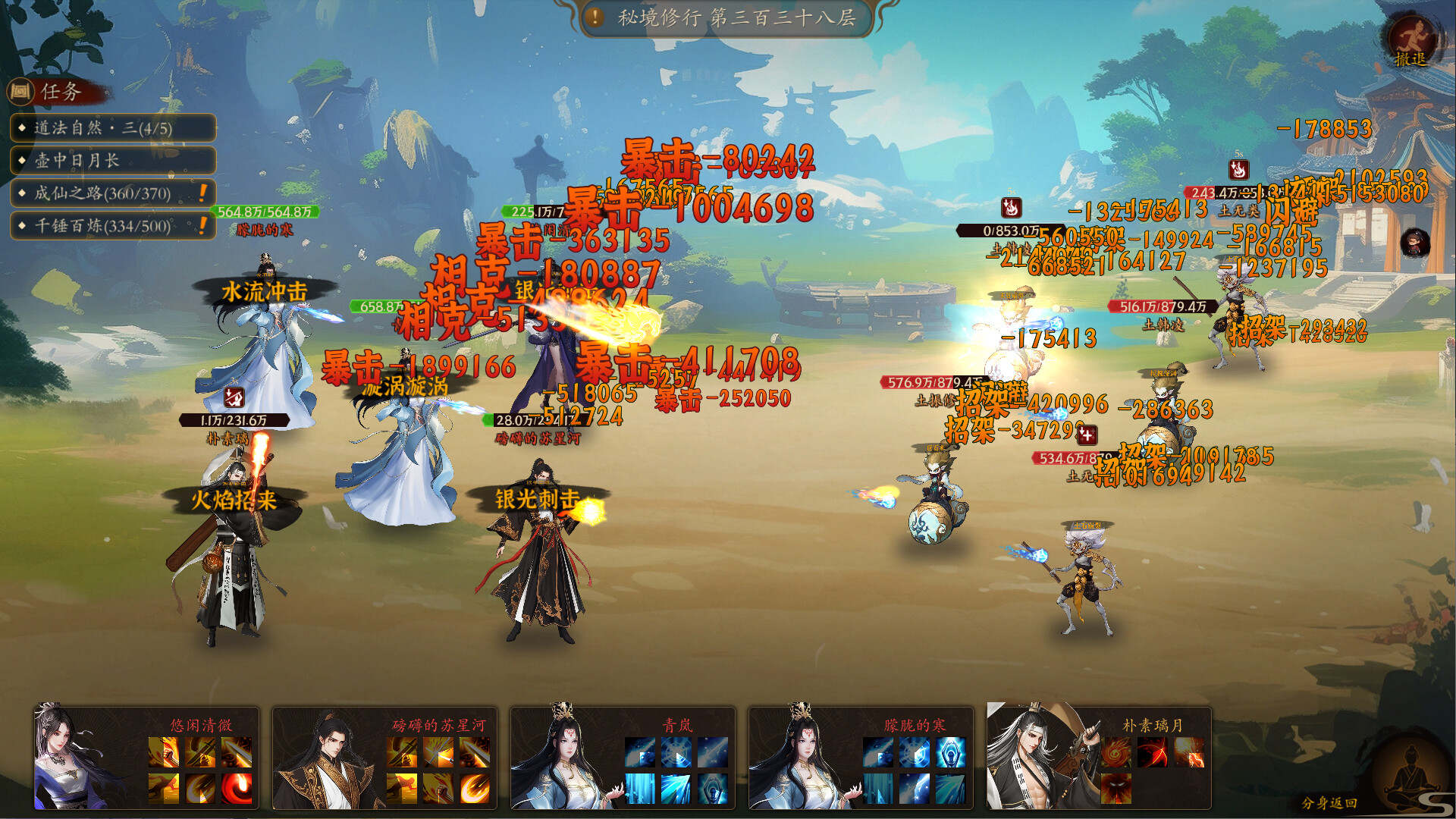Click 朴素璃月's demon-eye skill icon
This screenshot has width=1456, height=819.
click(x=1115, y=788)
